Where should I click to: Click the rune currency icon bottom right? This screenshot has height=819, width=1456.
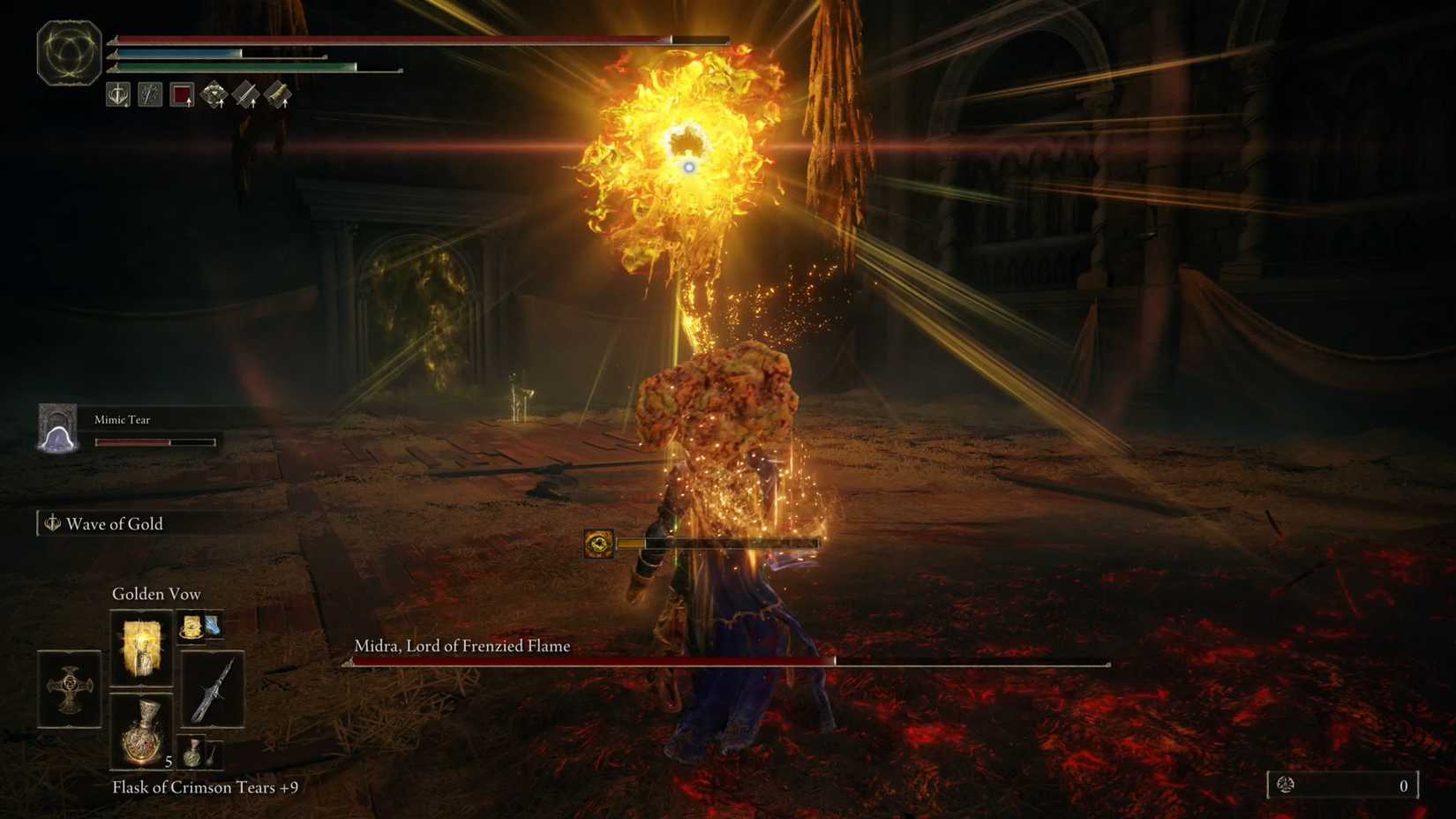pyautogui.click(x=1286, y=785)
